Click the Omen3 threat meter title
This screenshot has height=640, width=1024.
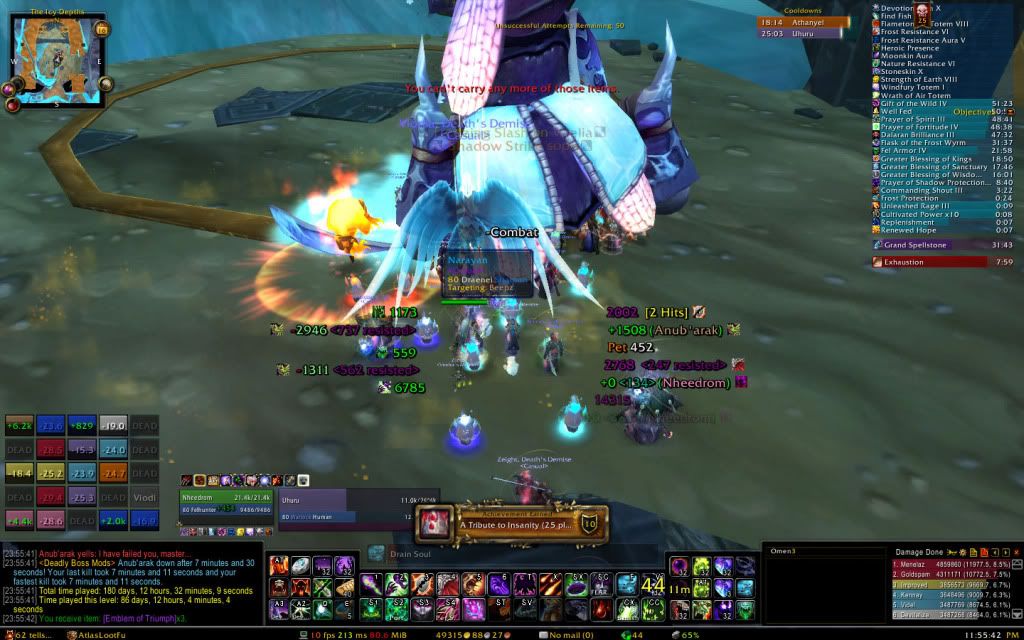[782, 549]
